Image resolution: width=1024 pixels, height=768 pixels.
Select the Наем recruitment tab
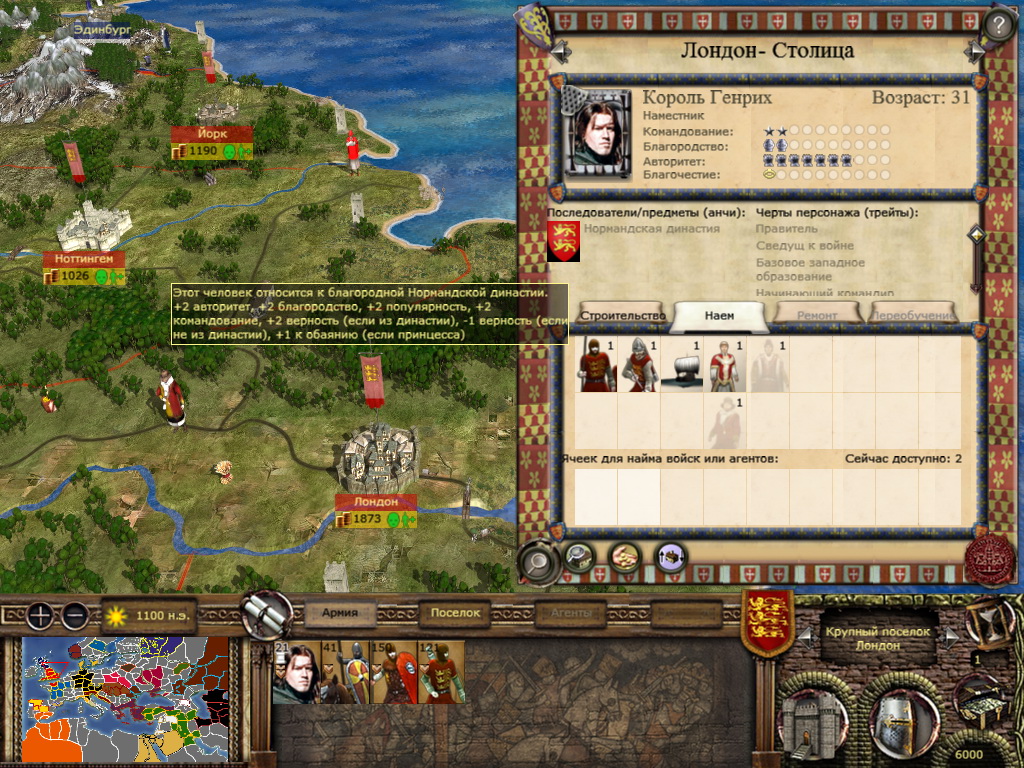point(719,315)
